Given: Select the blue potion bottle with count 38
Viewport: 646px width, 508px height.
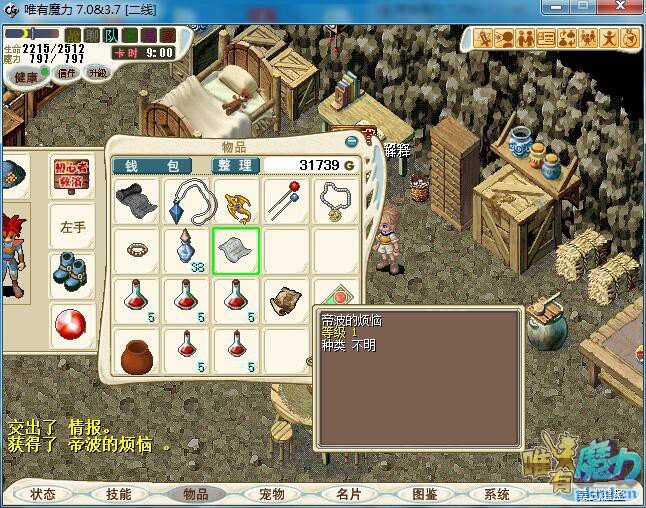Looking at the screenshot, I should 185,250.
